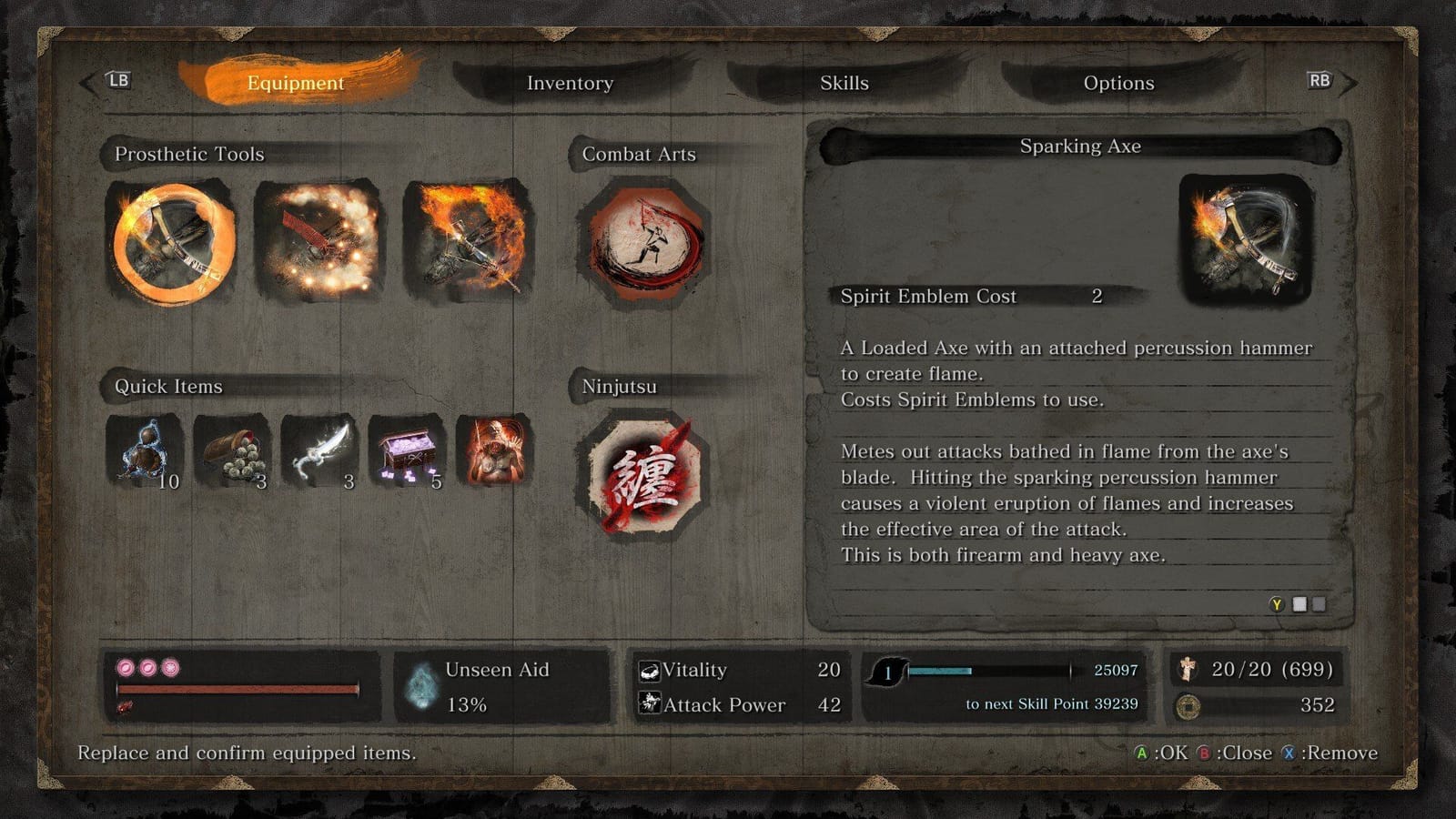
Task: Switch to the Inventory tab
Action: tap(571, 83)
